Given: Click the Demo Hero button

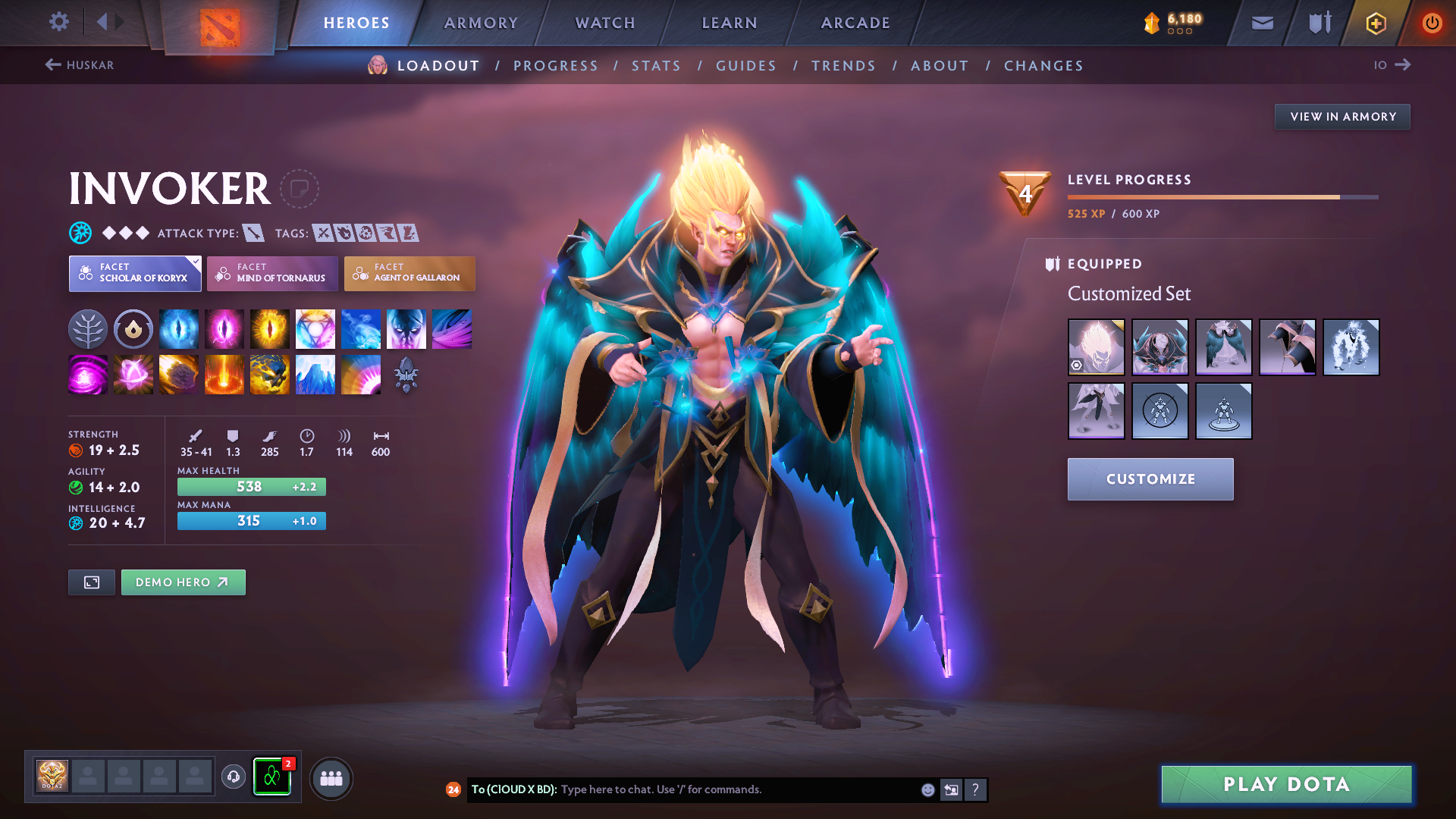Looking at the screenshot, I should pyautogui.click(x=183, y=582).
